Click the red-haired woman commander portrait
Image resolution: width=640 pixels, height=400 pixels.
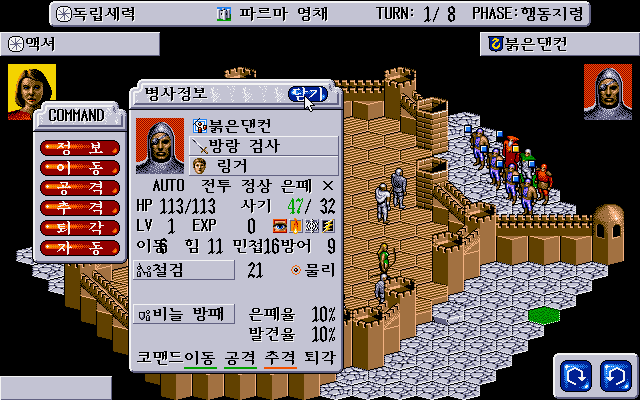coord(28,92)
